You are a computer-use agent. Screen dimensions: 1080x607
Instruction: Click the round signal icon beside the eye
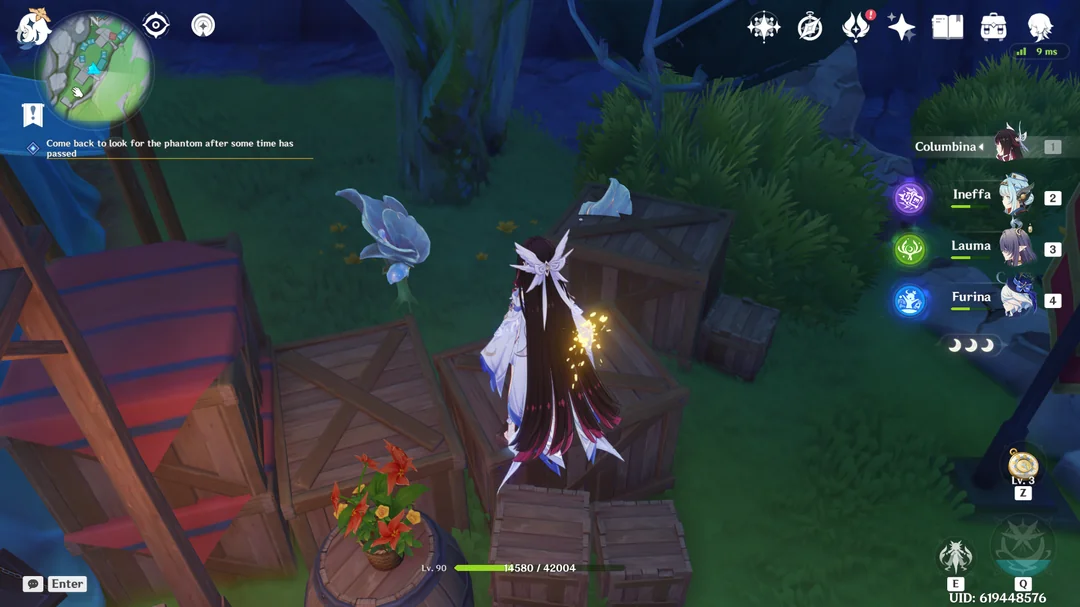[x=203, y=25]
